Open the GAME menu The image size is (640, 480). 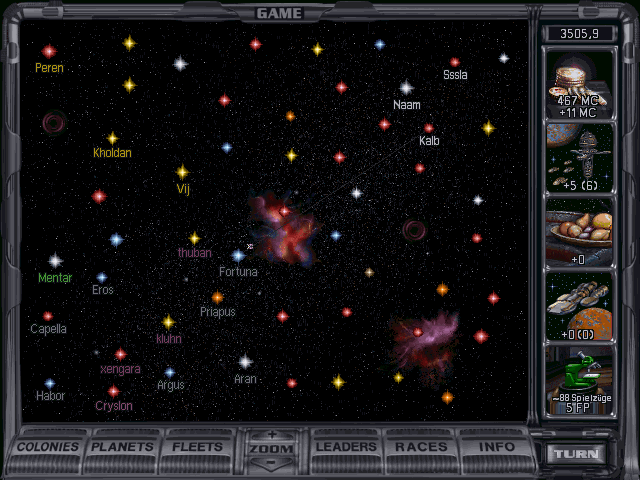[279, 13]
